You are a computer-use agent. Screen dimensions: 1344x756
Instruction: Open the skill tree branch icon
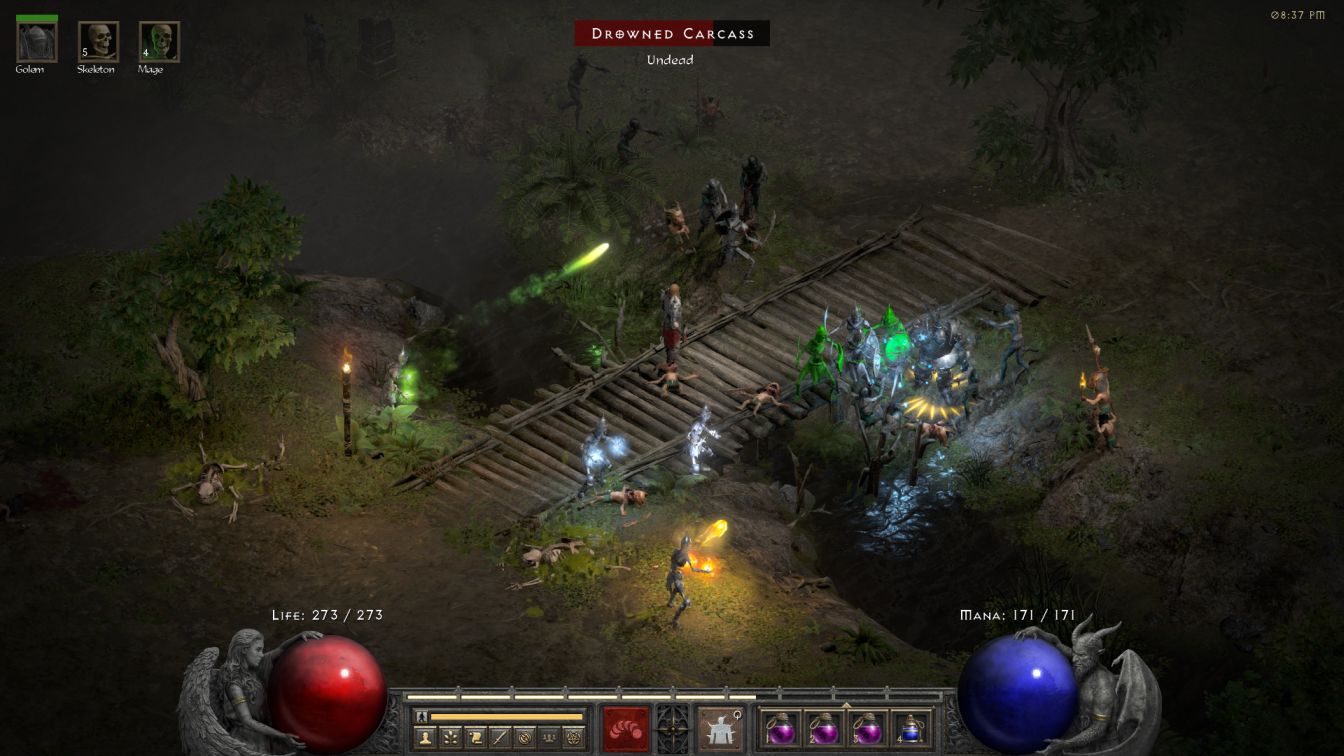pyautogui.click(x=452, y=737)
